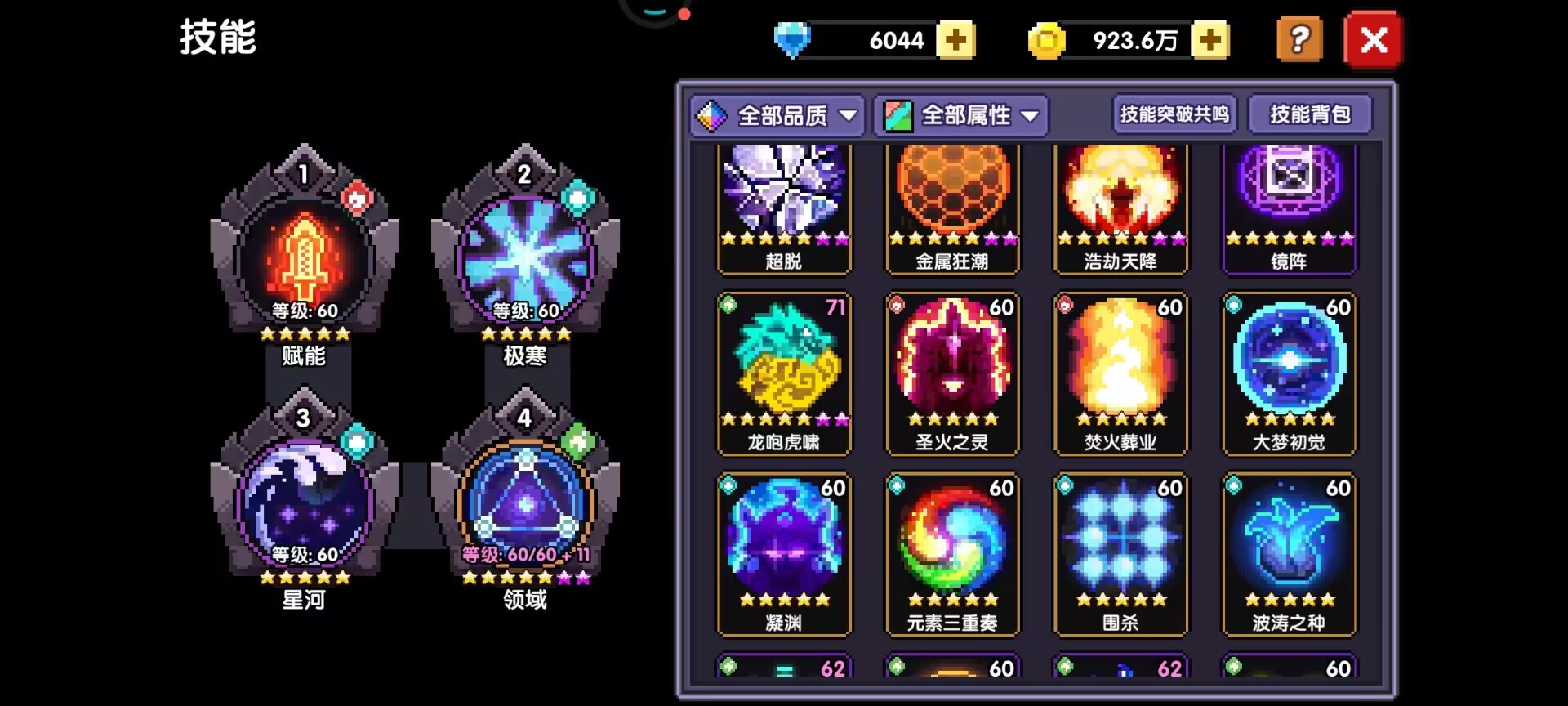This screenshot has height=706, width=1568.
Task: Close the skills screen with red X
Action: (x=1373, y=39)
